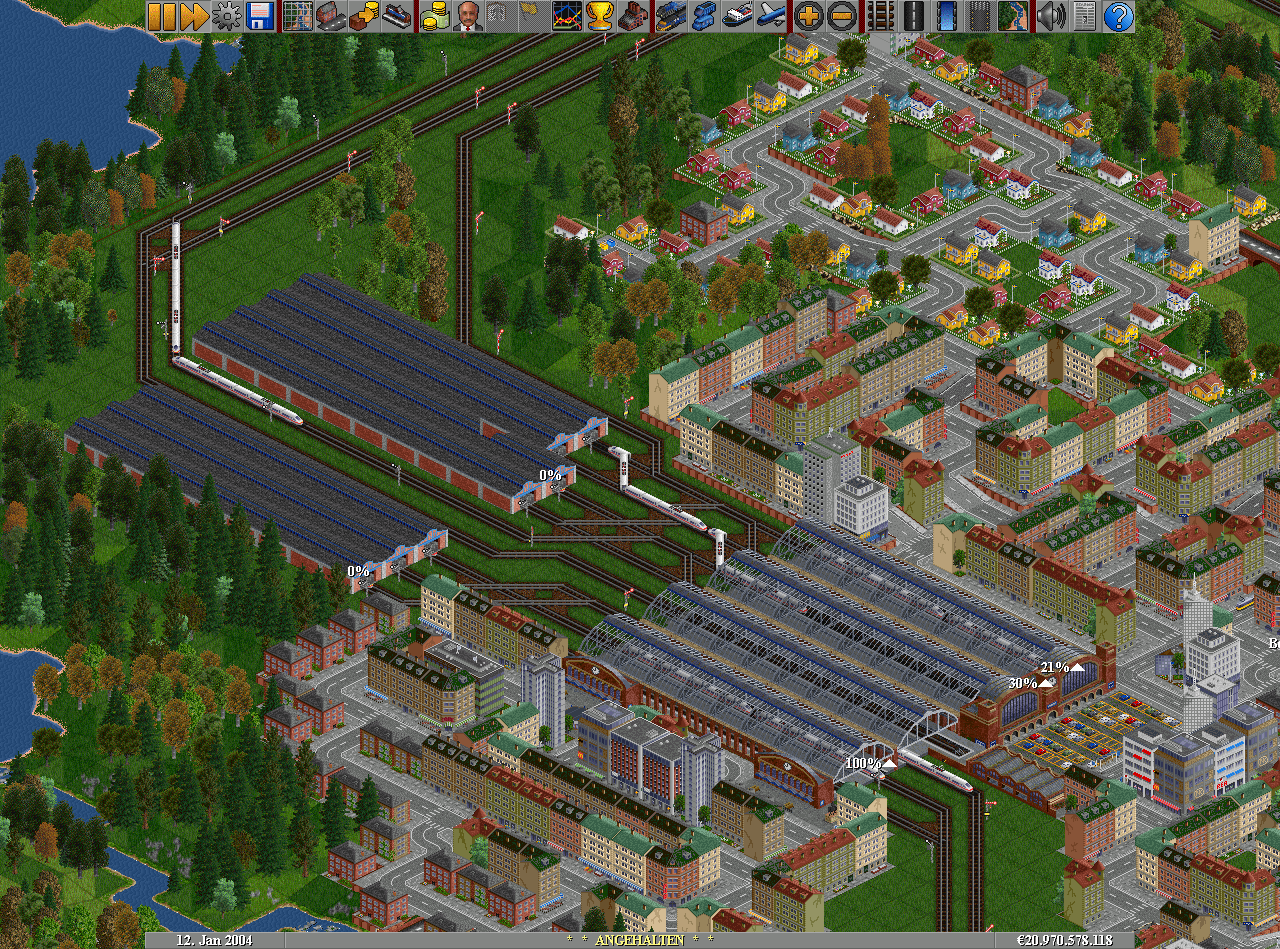1280x949 pixels.
Task: Show the train list
Action: click(x=670, y=15)
